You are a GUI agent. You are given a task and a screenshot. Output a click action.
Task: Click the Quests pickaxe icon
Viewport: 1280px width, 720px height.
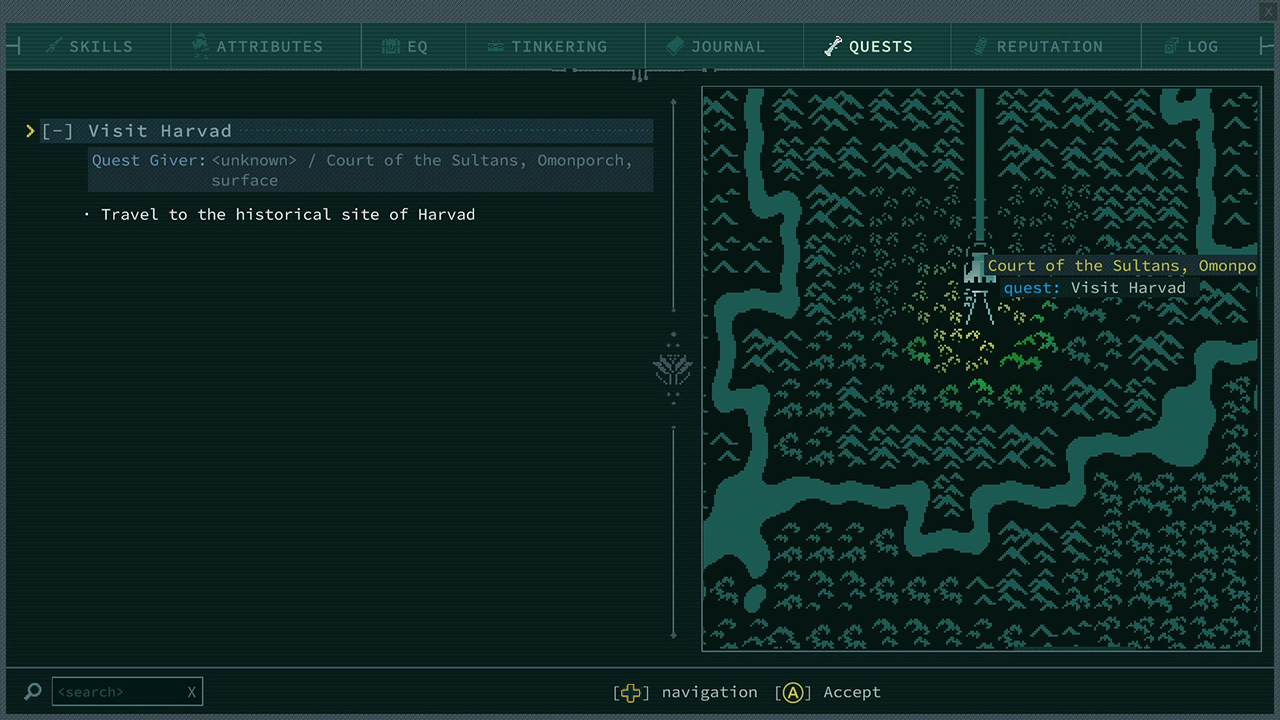[833, 46]
